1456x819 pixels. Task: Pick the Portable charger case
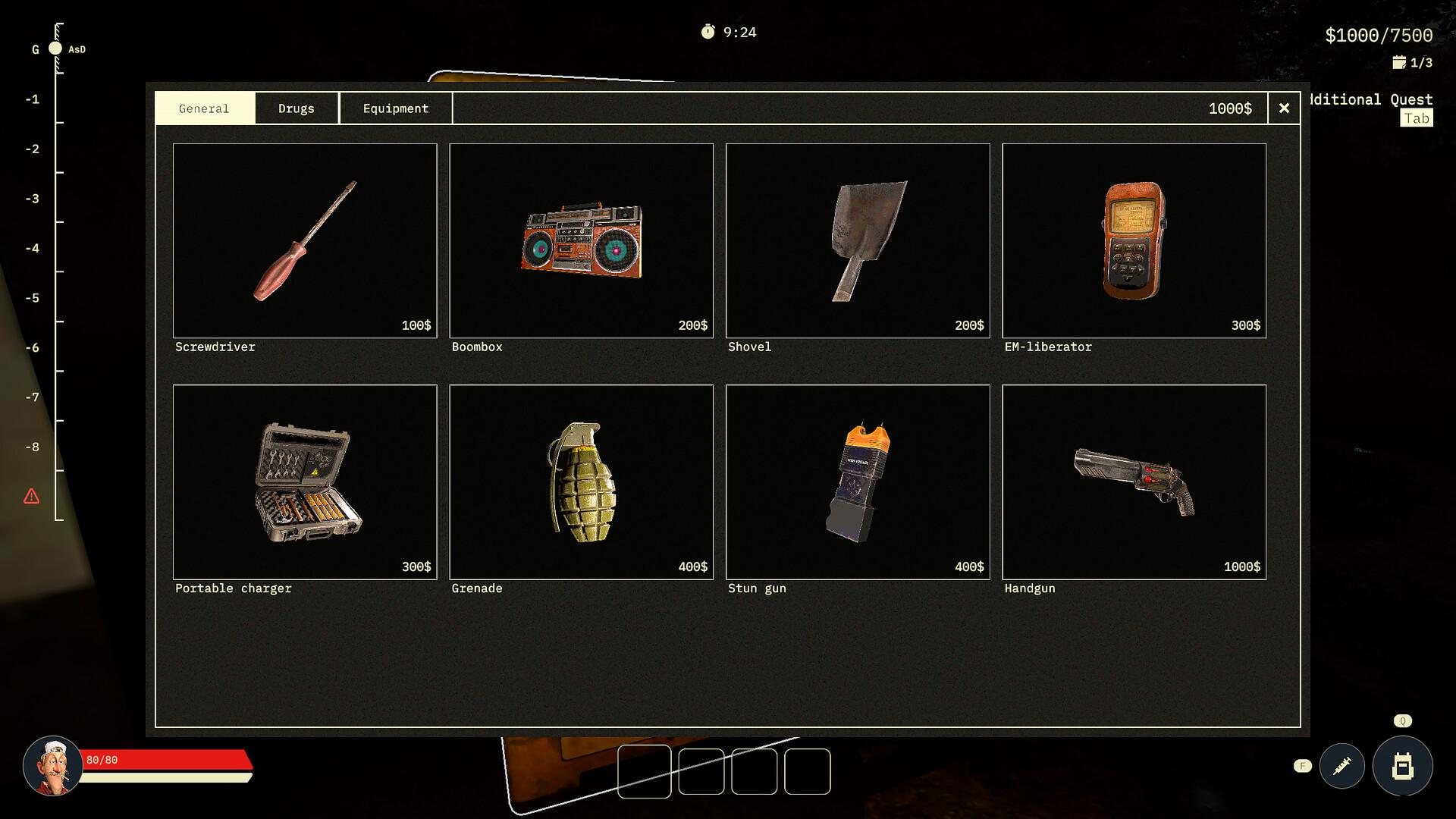(x=305, y=482)
